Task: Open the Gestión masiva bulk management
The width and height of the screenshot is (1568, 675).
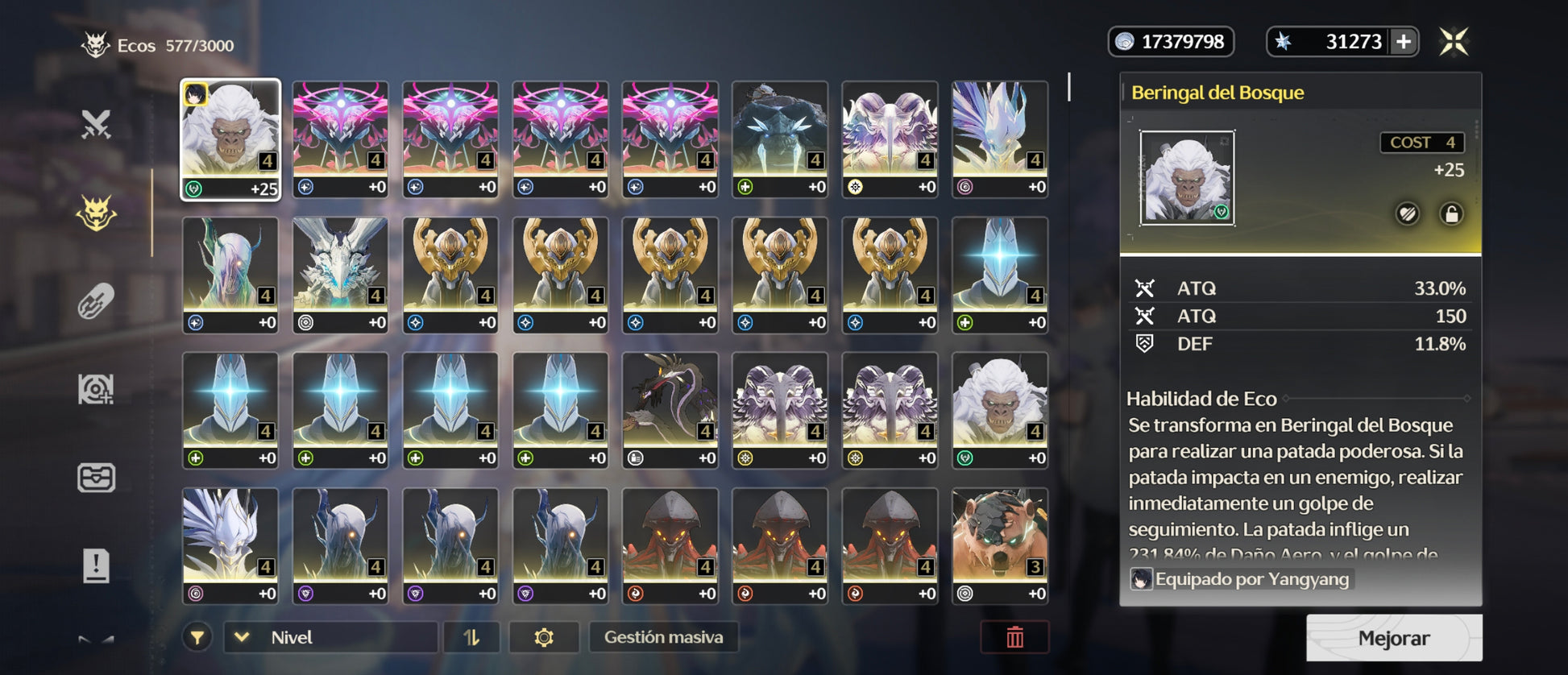Action: click(x=663, y=637)
